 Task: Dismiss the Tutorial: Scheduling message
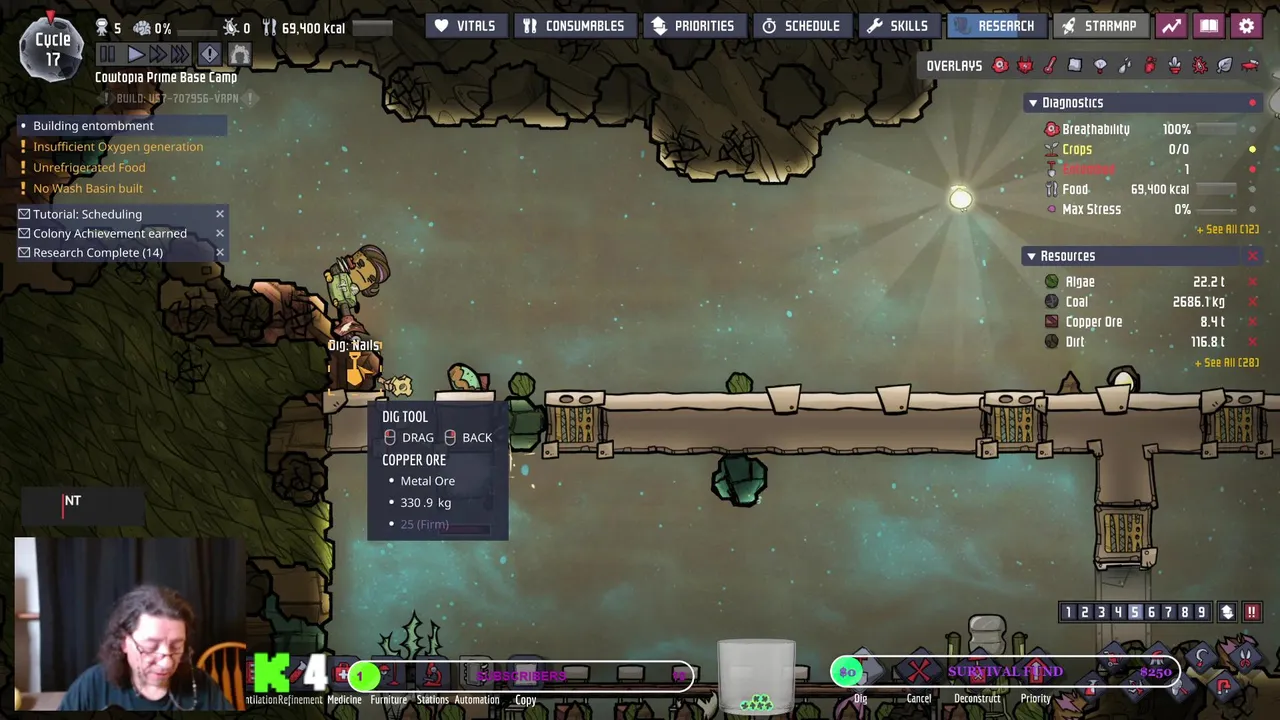coord(220,214)
